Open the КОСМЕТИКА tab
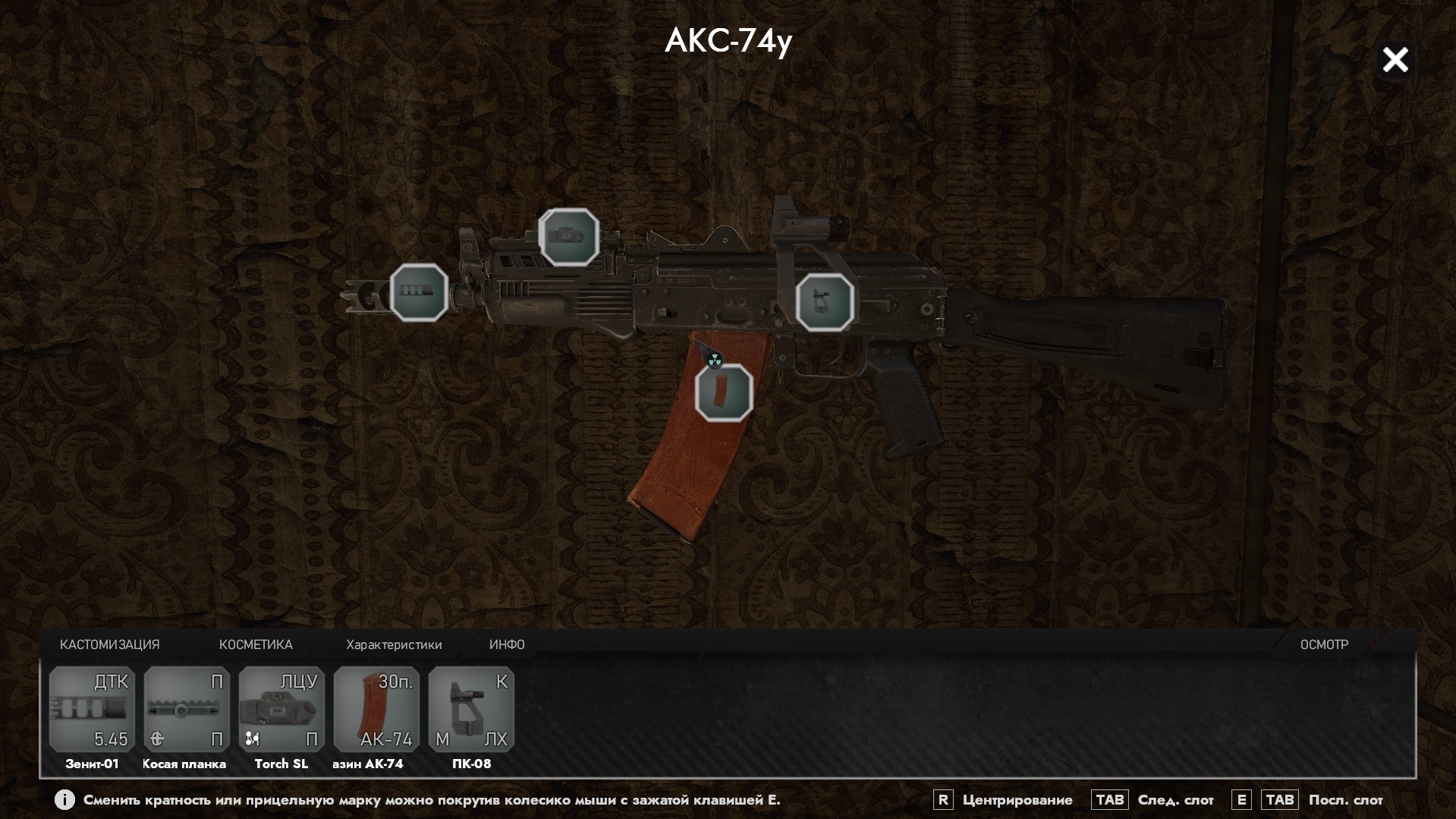Viewport: 1456px width, 819px height. pos(256,644)
